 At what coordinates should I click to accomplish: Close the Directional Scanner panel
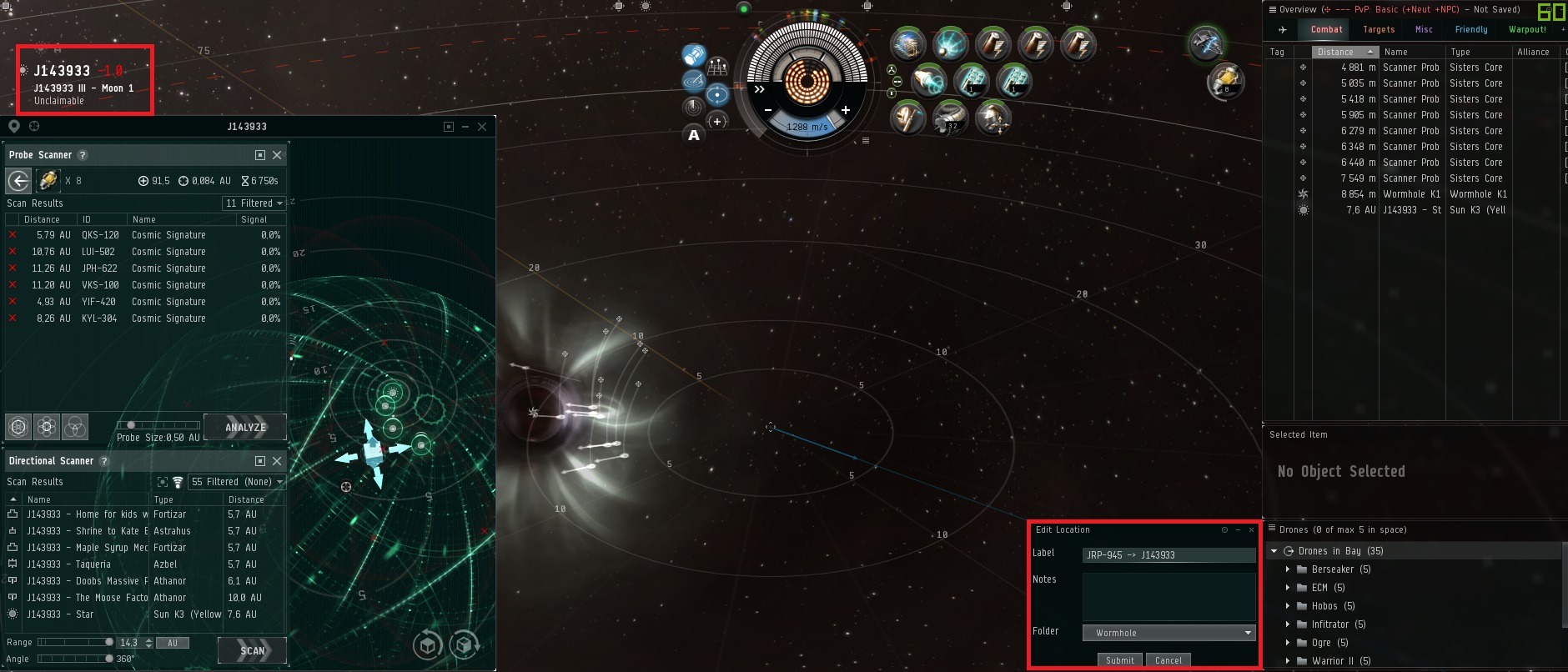pos(277,461)
